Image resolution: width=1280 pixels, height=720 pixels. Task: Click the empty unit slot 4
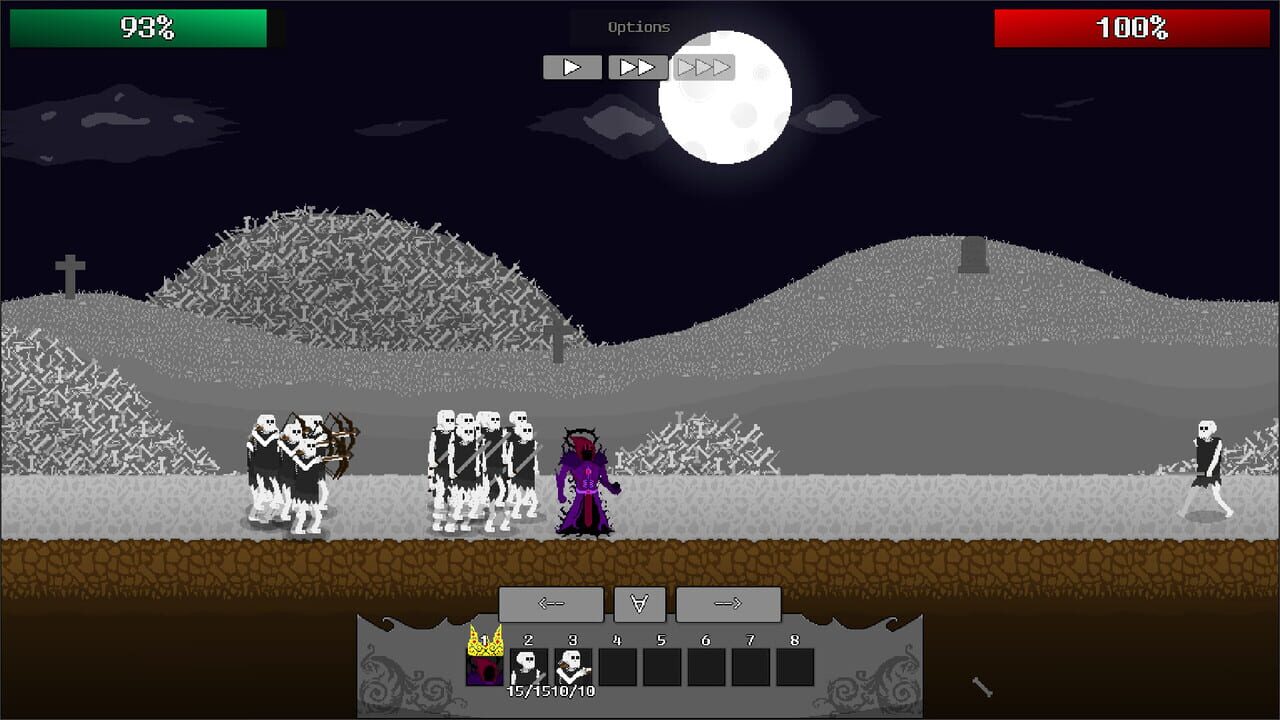pyautogui.click(x=618, y=666)
